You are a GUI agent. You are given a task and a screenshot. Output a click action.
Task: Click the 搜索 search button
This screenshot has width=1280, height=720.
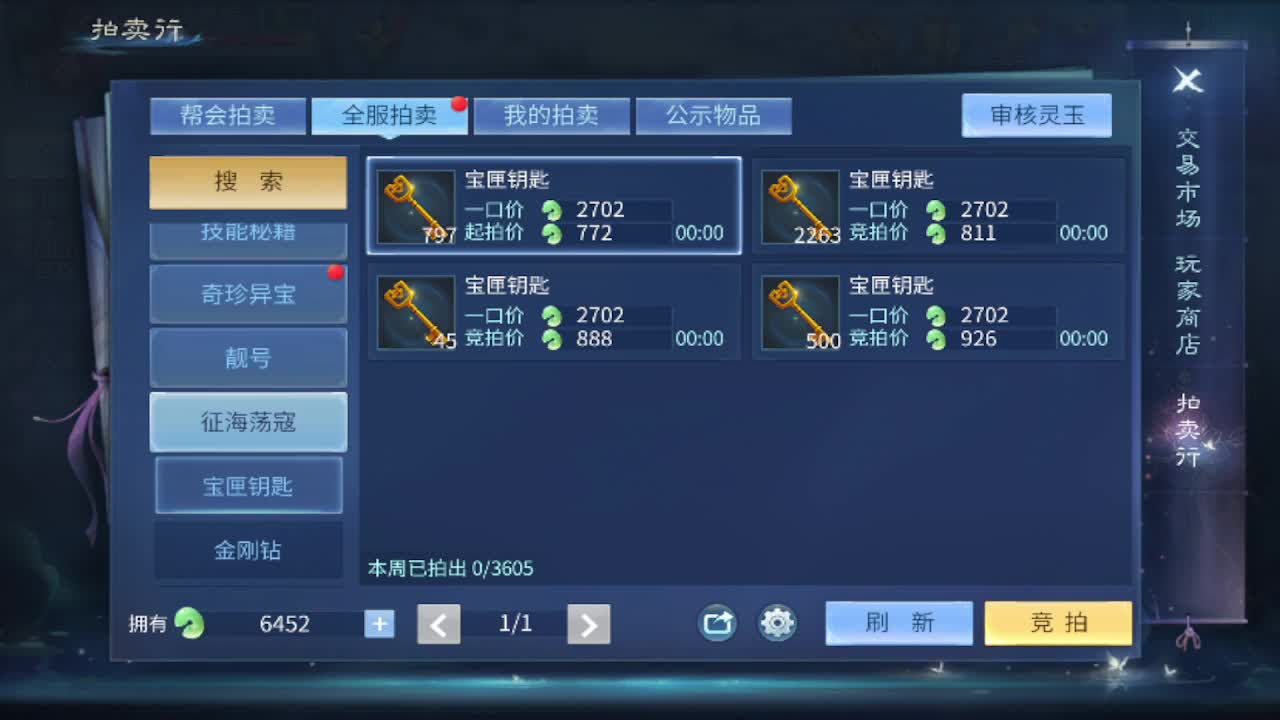click(248, 182)
